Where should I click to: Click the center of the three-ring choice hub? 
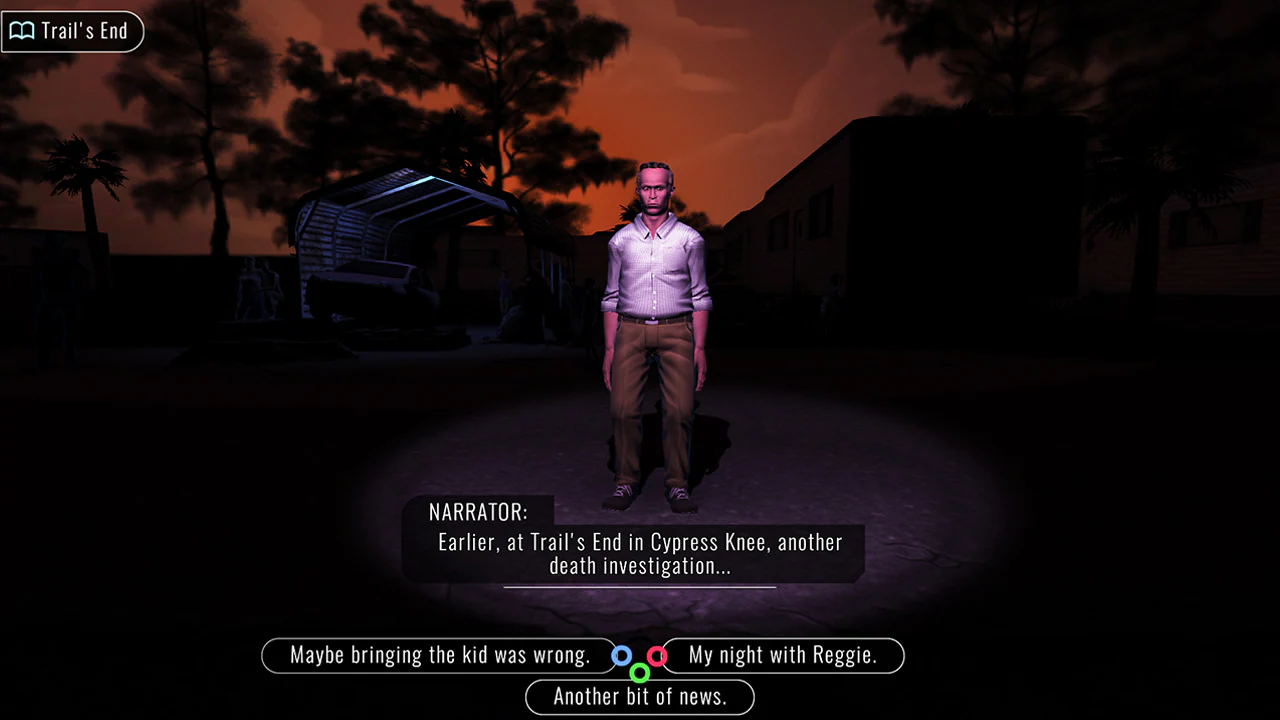(x=640, y=662)
